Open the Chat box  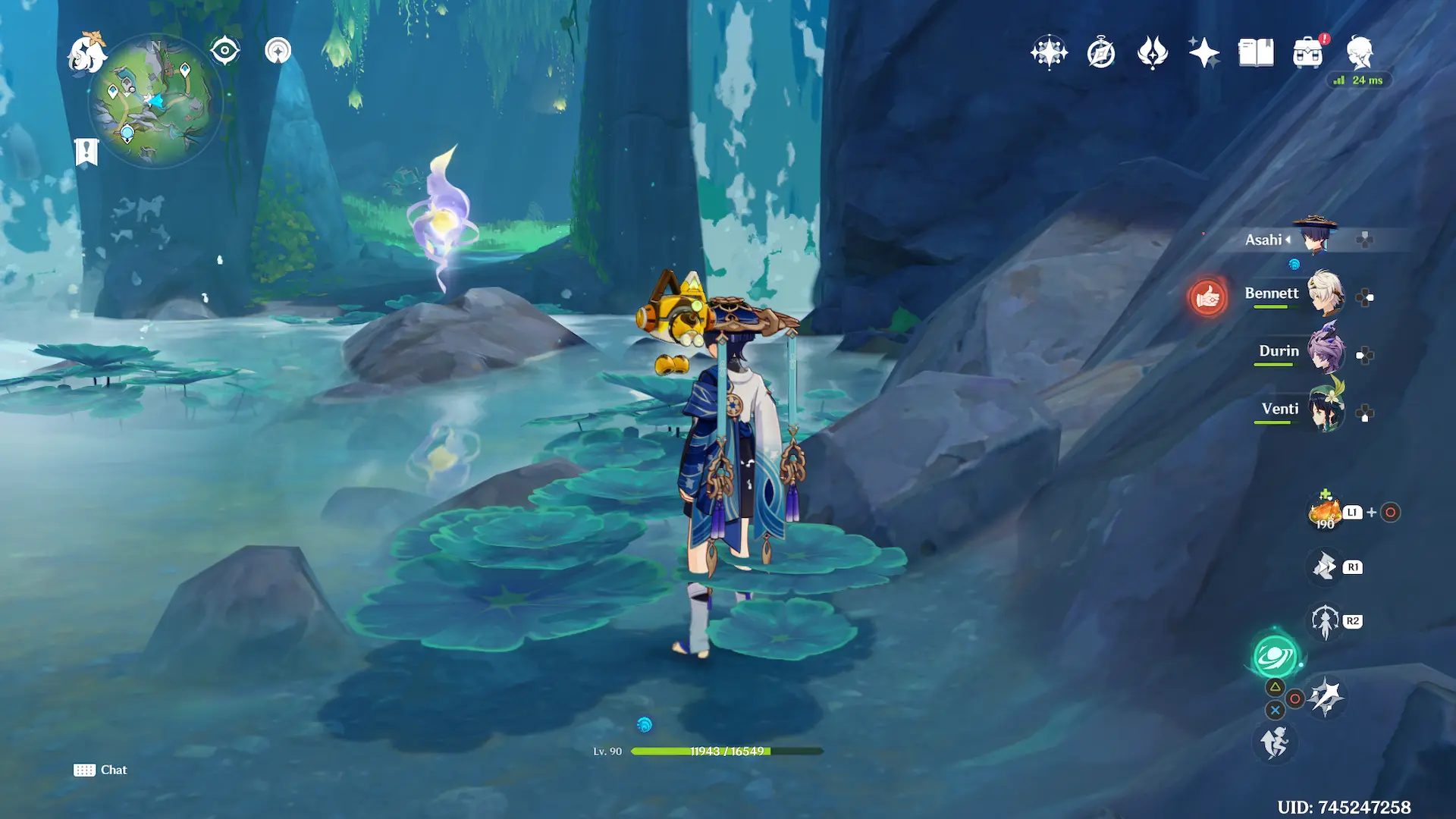101,770
